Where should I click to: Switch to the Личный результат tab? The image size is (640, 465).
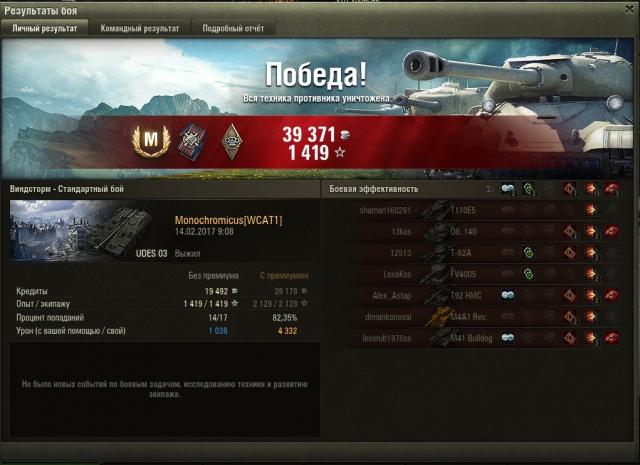(45, 29)
